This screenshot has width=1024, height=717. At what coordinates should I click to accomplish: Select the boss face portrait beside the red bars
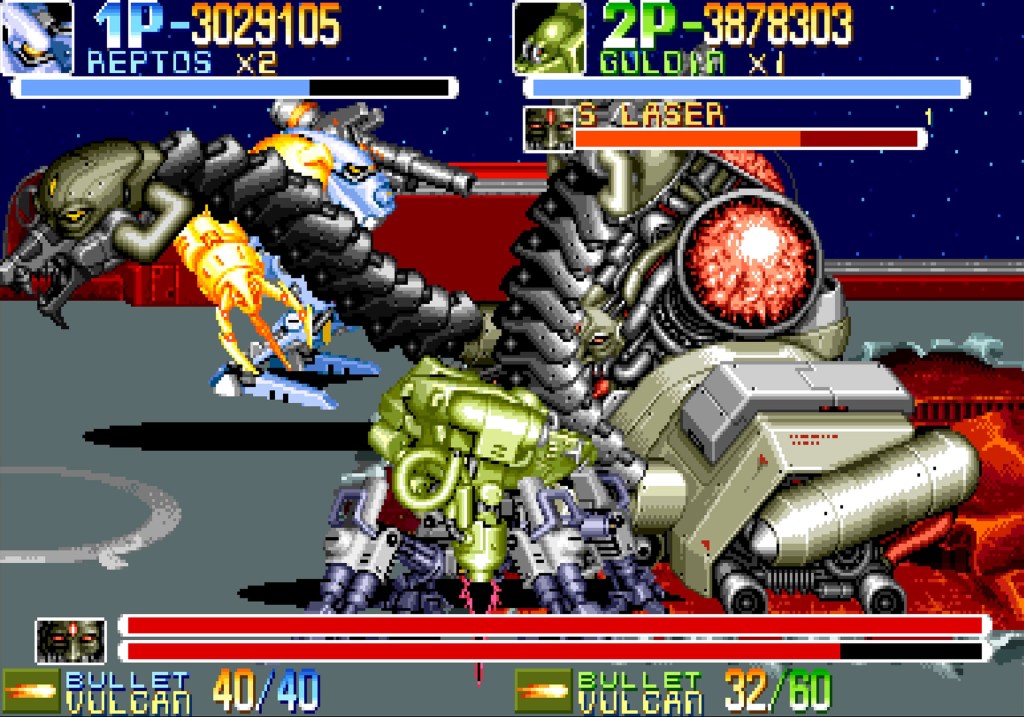[x=70, y=640]
